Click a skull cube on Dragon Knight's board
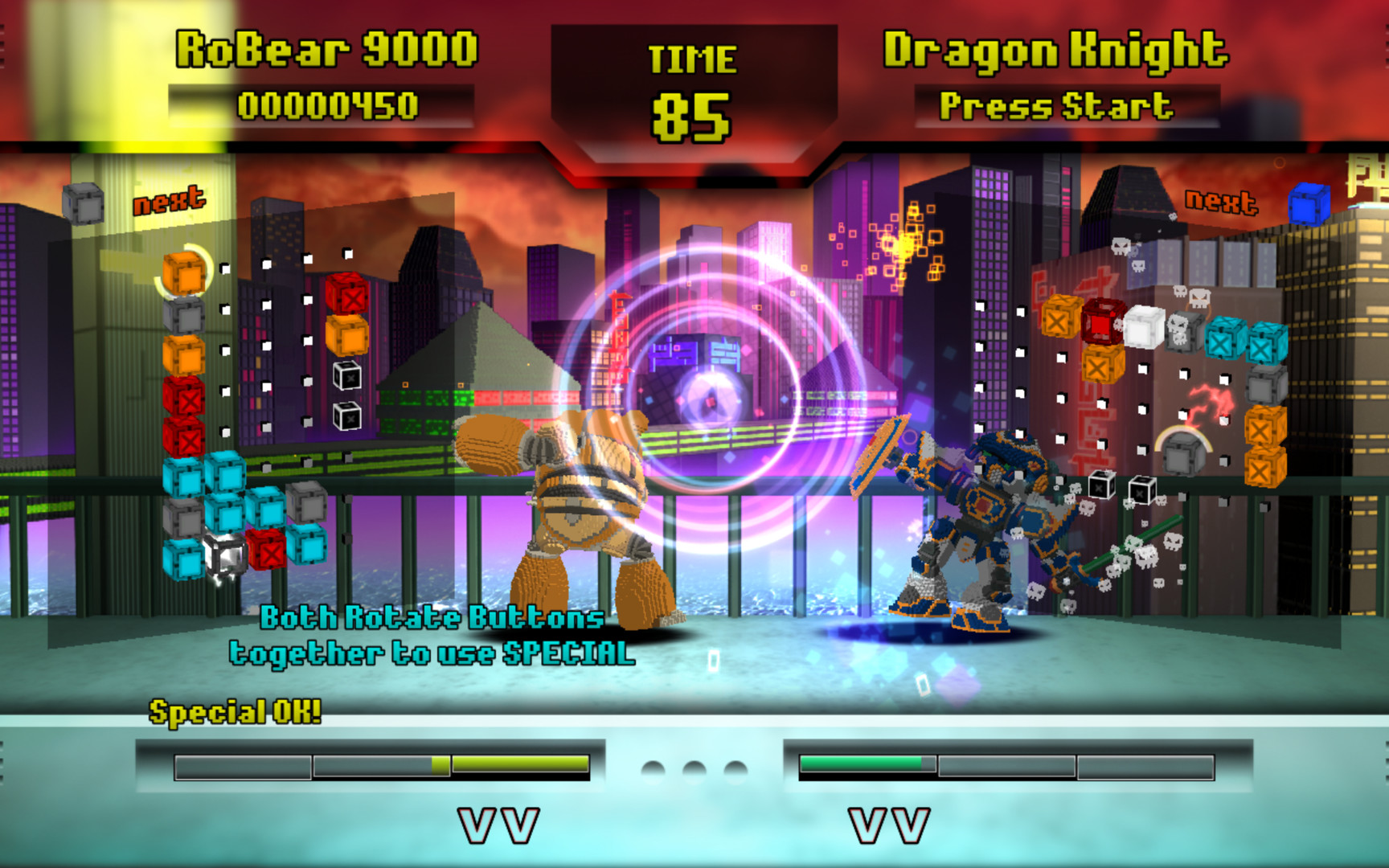Screen dimensions: 1389x868 pos(1182,330)
